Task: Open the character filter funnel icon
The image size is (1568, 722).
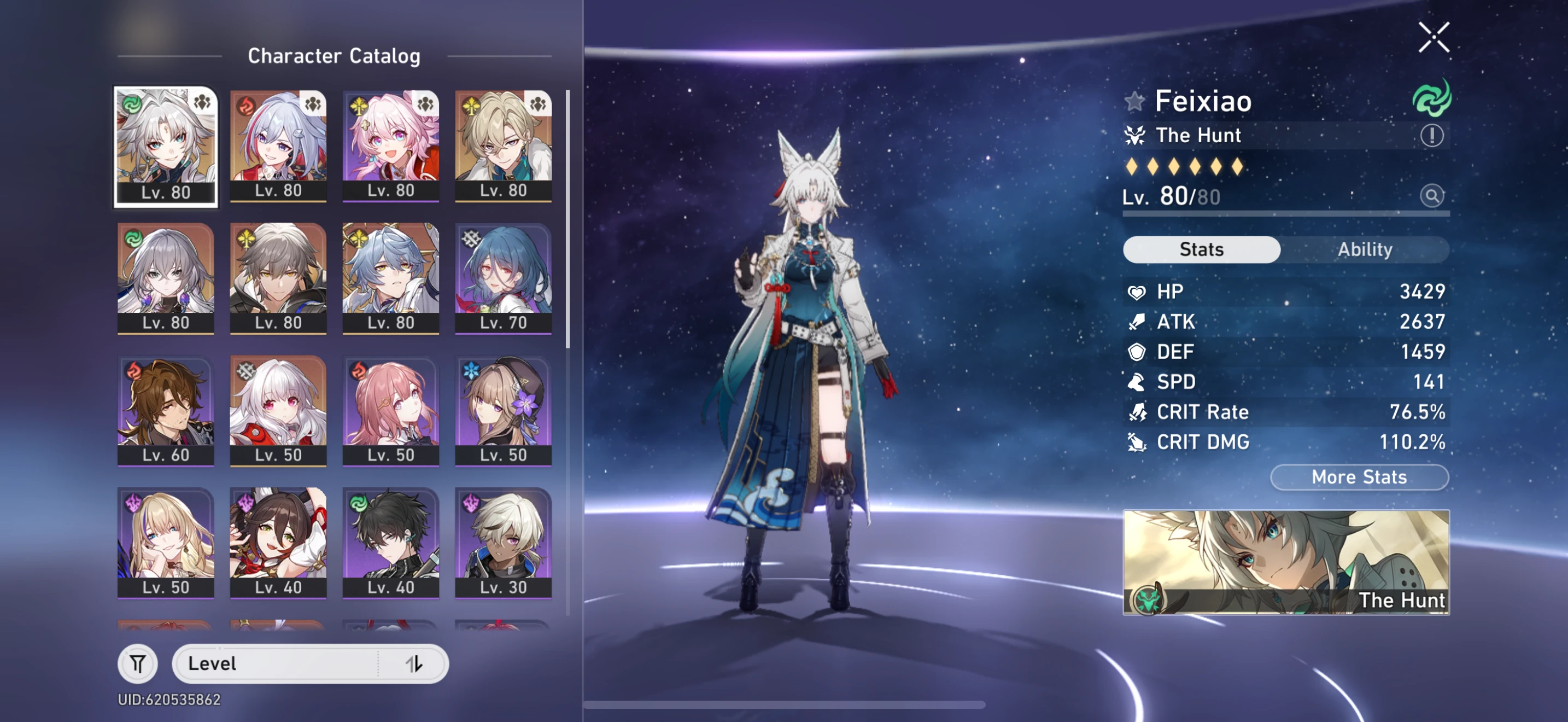Action: pyautogui.click(x=138, y=663)
